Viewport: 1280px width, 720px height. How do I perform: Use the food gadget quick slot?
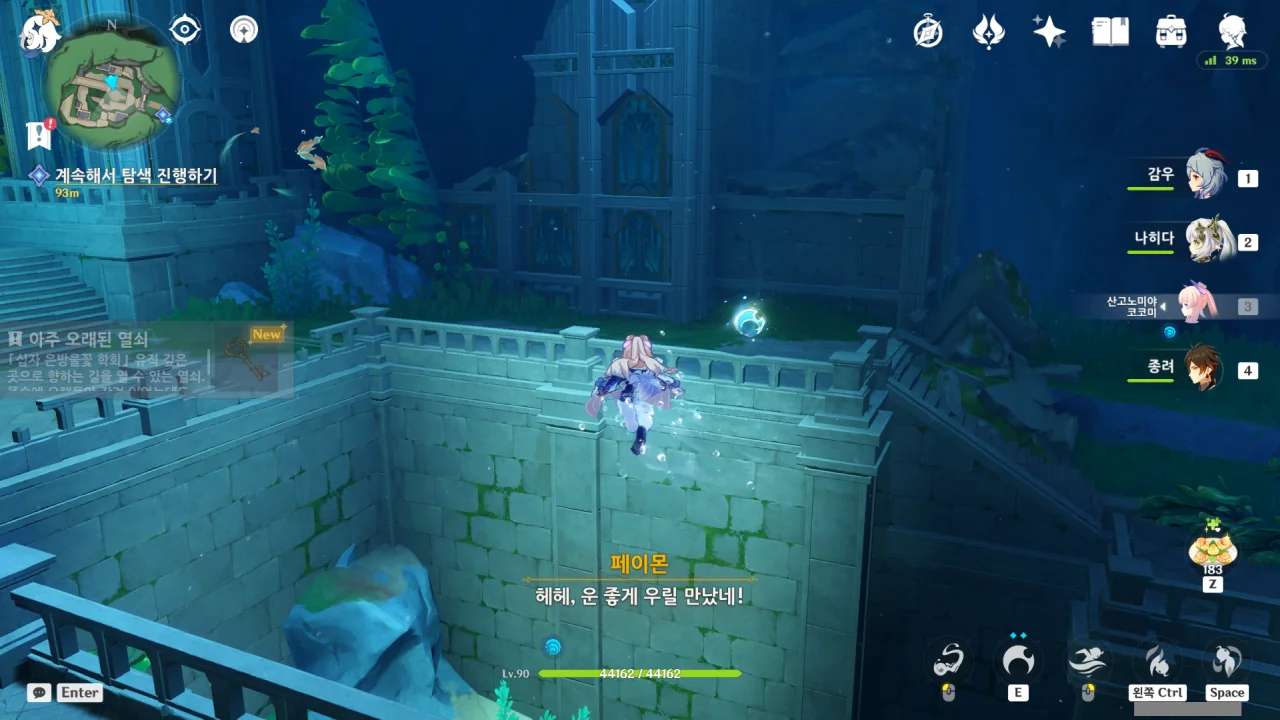1212,550
